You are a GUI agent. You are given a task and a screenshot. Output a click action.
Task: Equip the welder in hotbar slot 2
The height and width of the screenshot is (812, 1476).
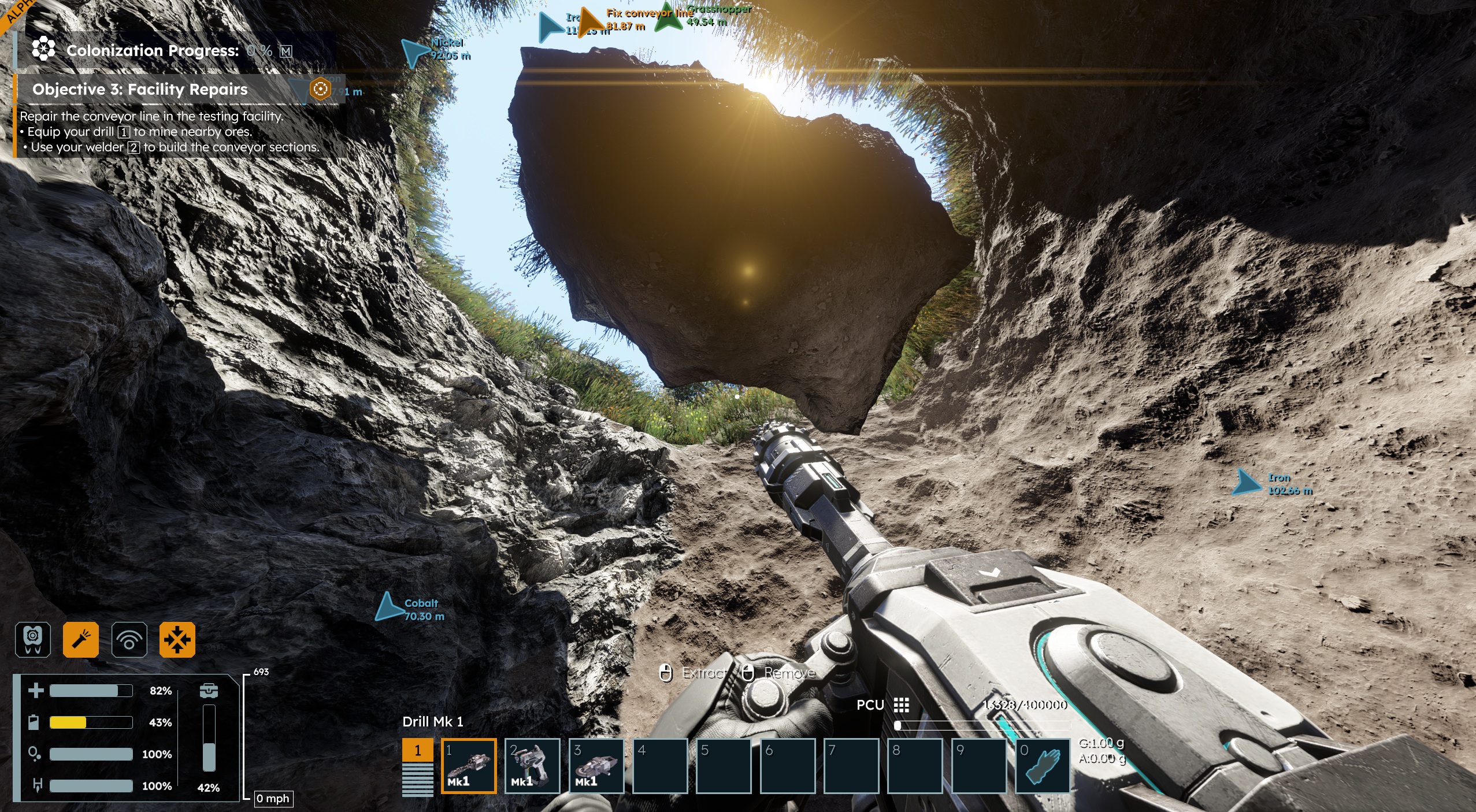[532, 766]
